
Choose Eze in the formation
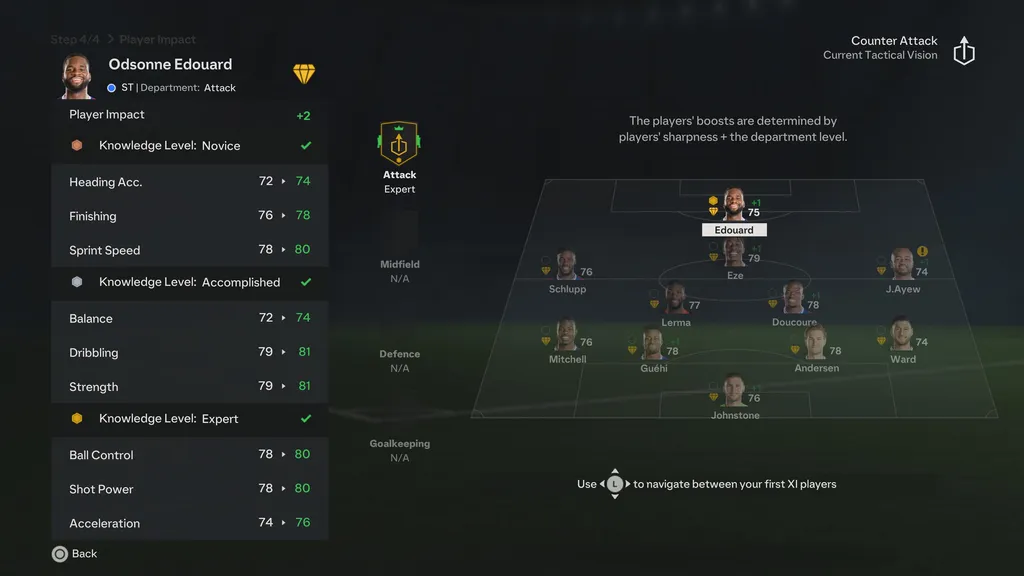[734, 256]
